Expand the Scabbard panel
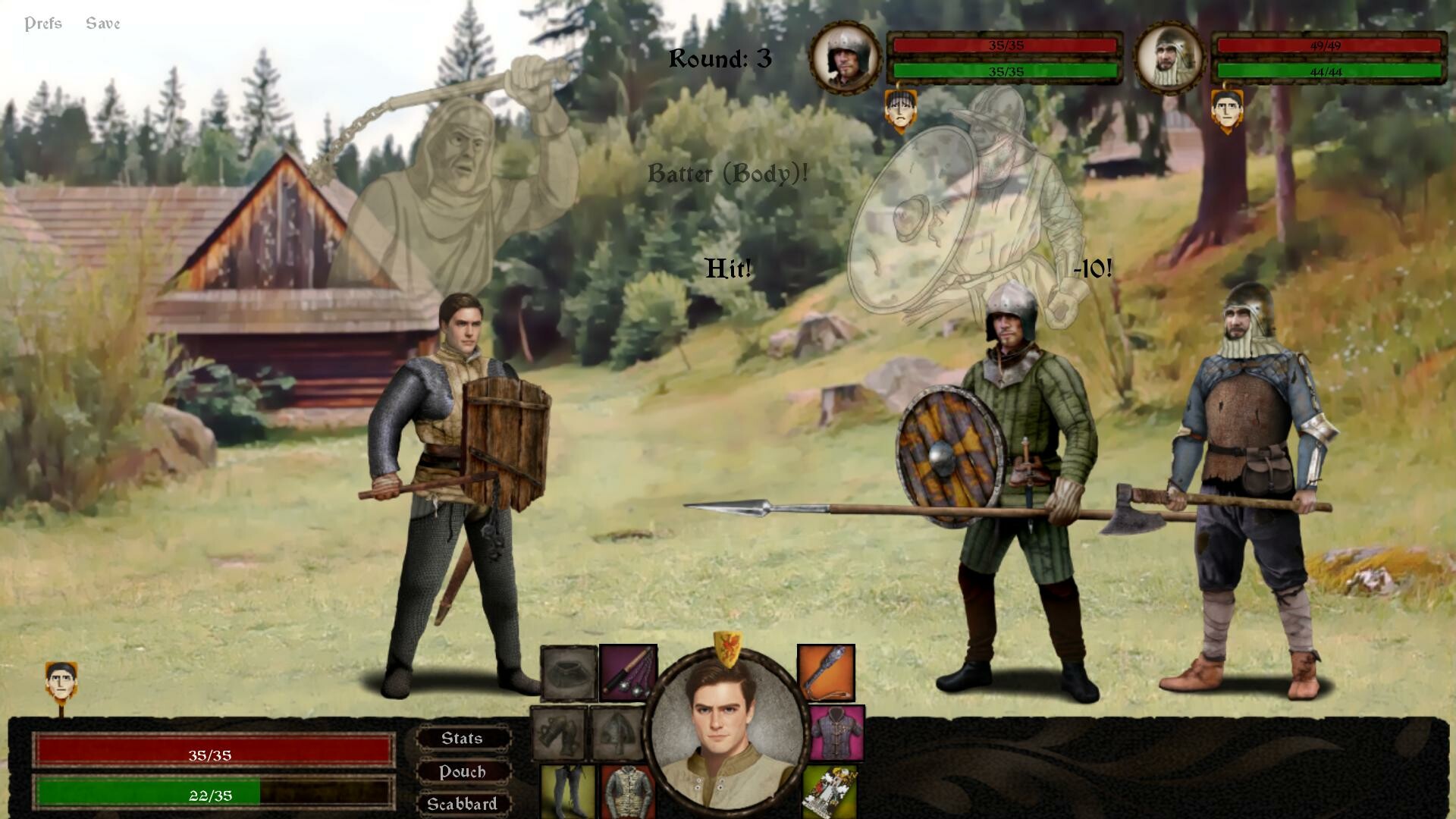 click(x=463, y=803)
